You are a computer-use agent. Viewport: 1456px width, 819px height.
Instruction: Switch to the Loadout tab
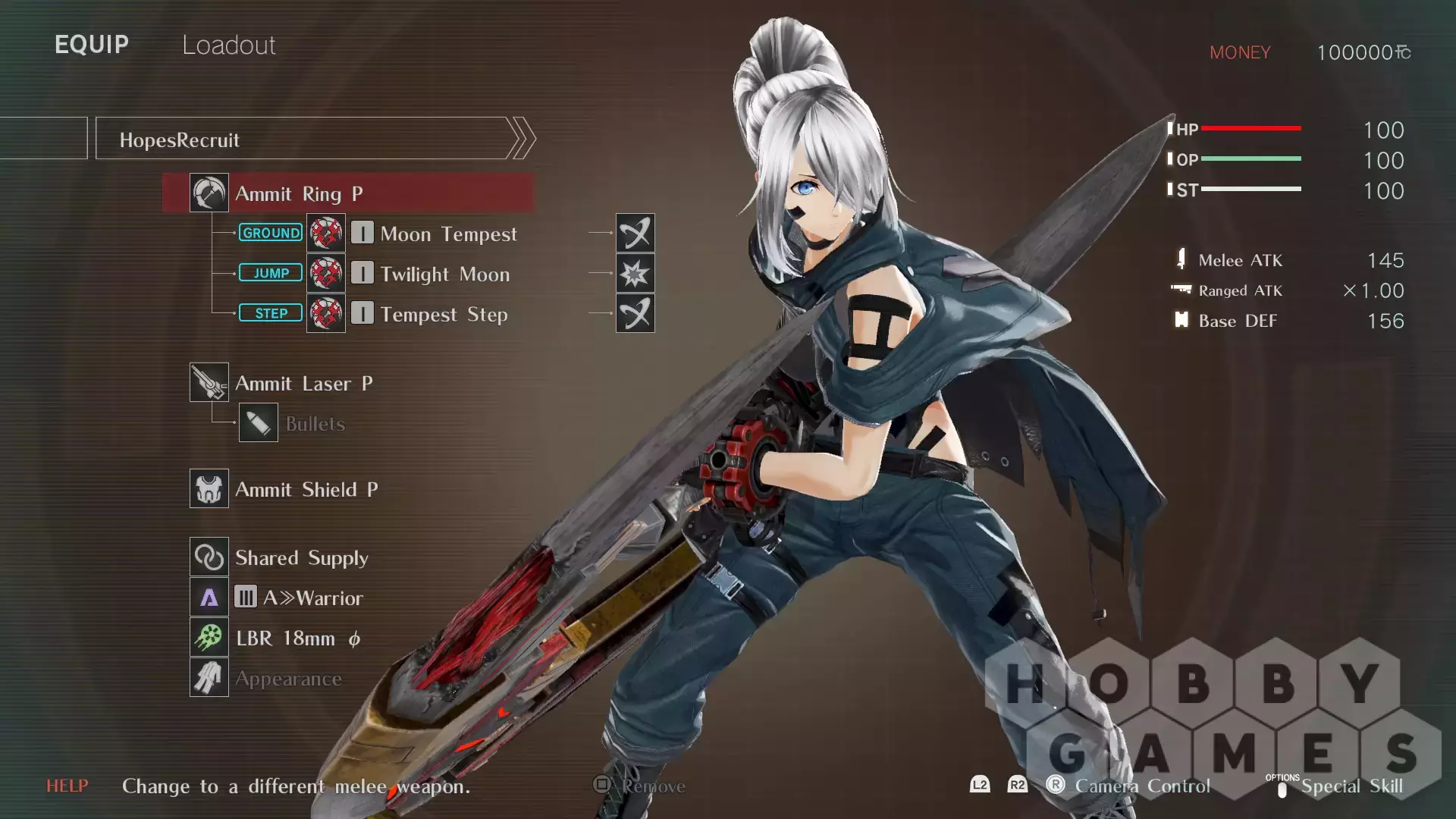coord(228,45)
